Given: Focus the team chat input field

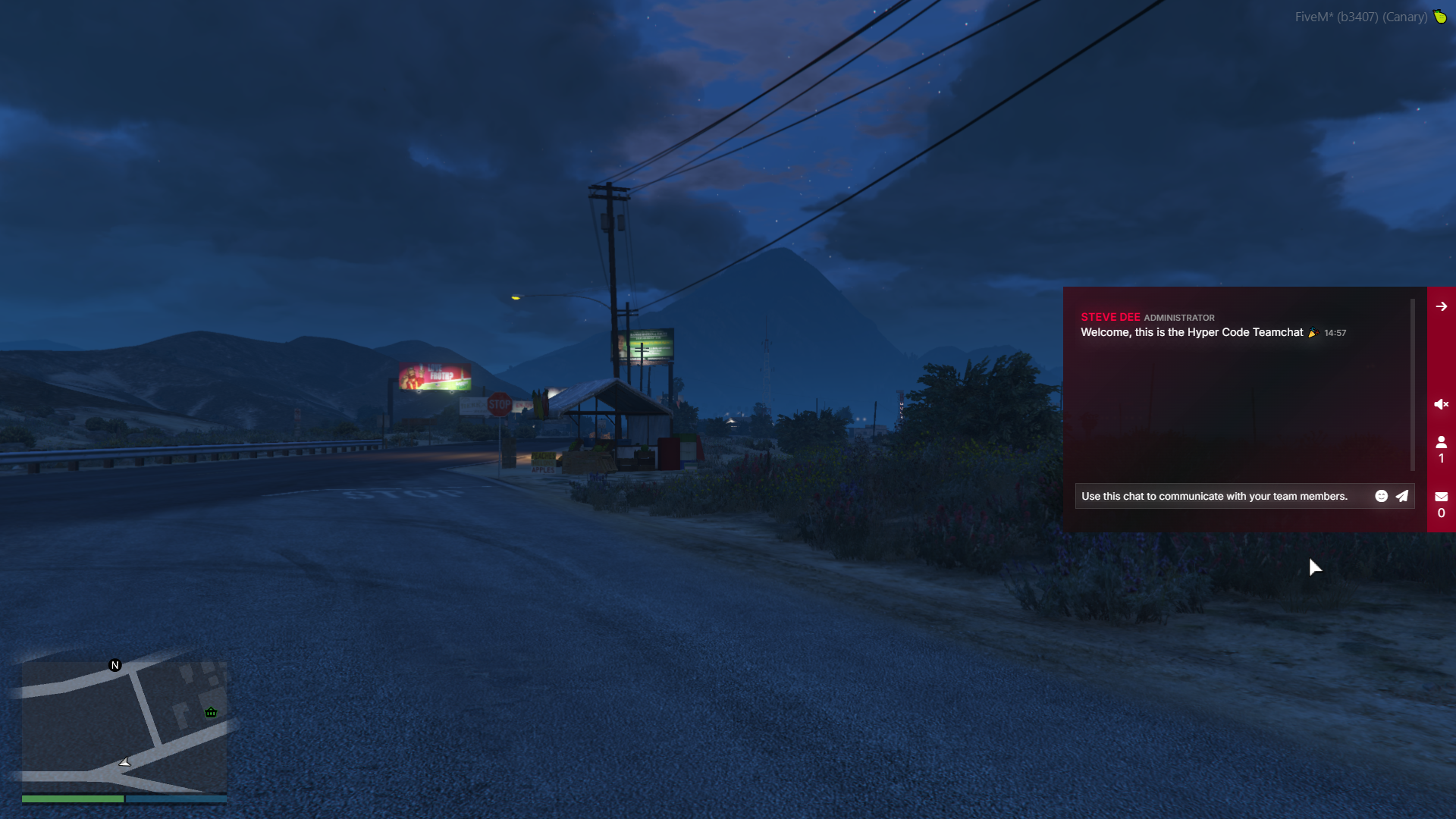Looking at the screenshot, I should (1213, 496).
